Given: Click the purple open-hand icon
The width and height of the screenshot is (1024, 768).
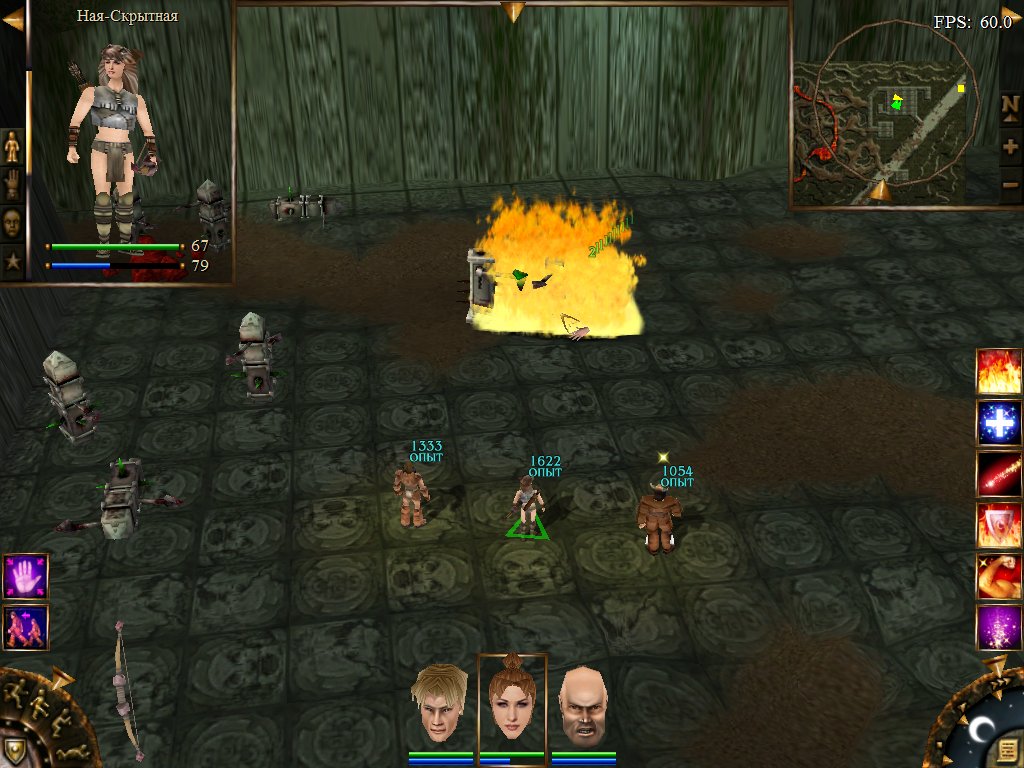Looking at the screenshot, I should [x=25, y=577].
